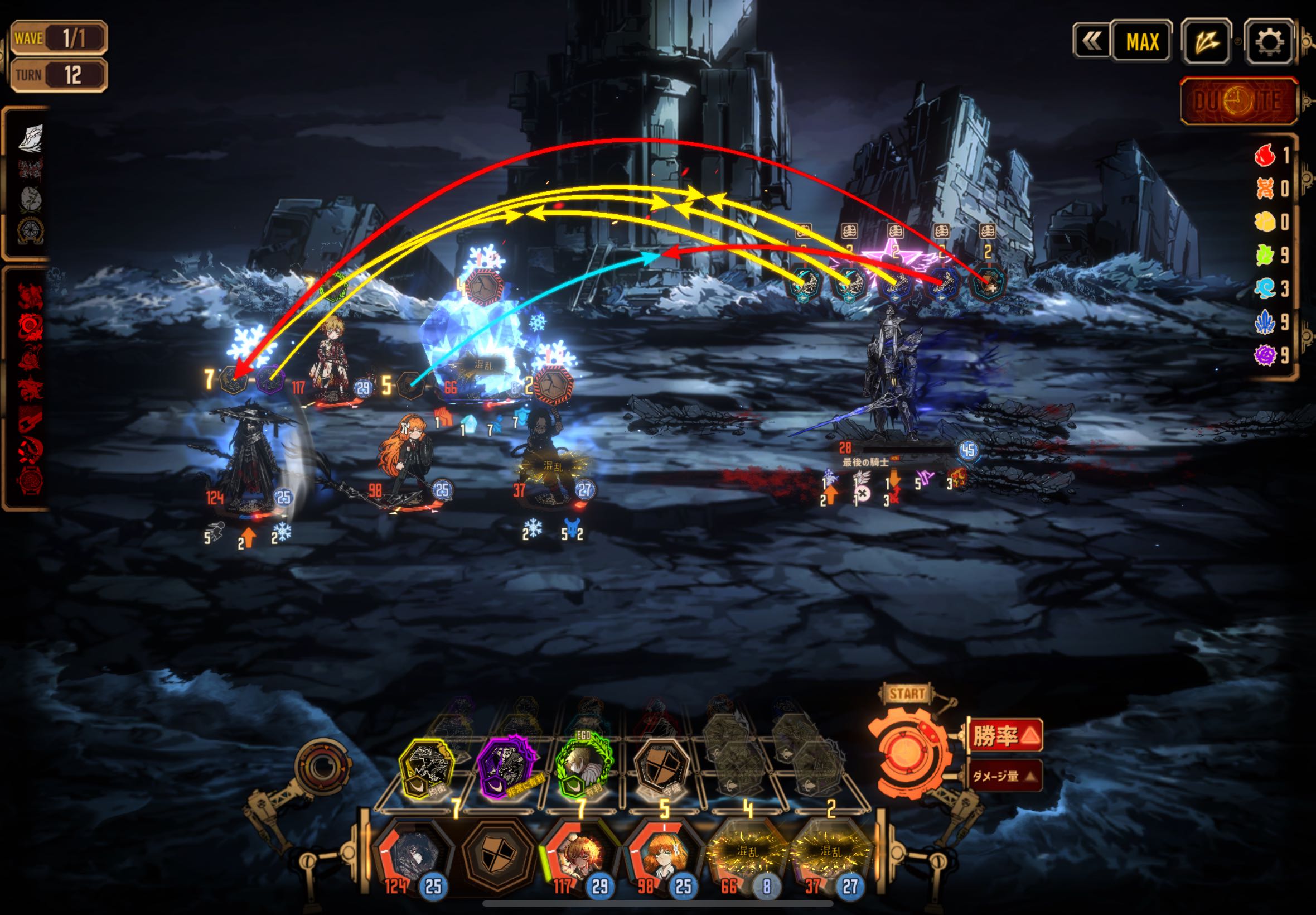The height and width of the screenshot is (915, 1316).
Task: Select the green EGO skill icon
Action: point(583,767)
